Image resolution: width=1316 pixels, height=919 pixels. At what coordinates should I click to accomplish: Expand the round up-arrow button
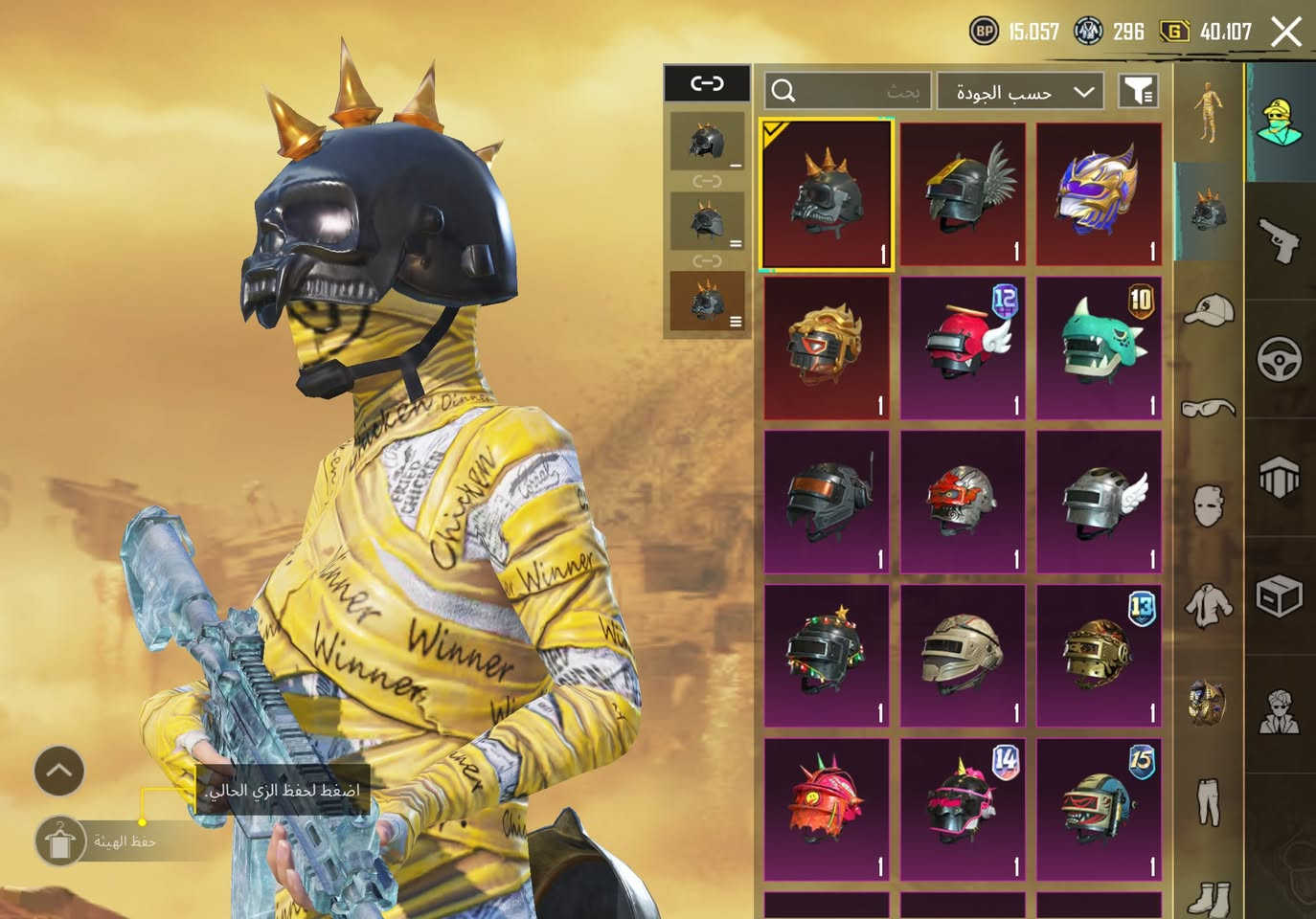coord(59,770)
